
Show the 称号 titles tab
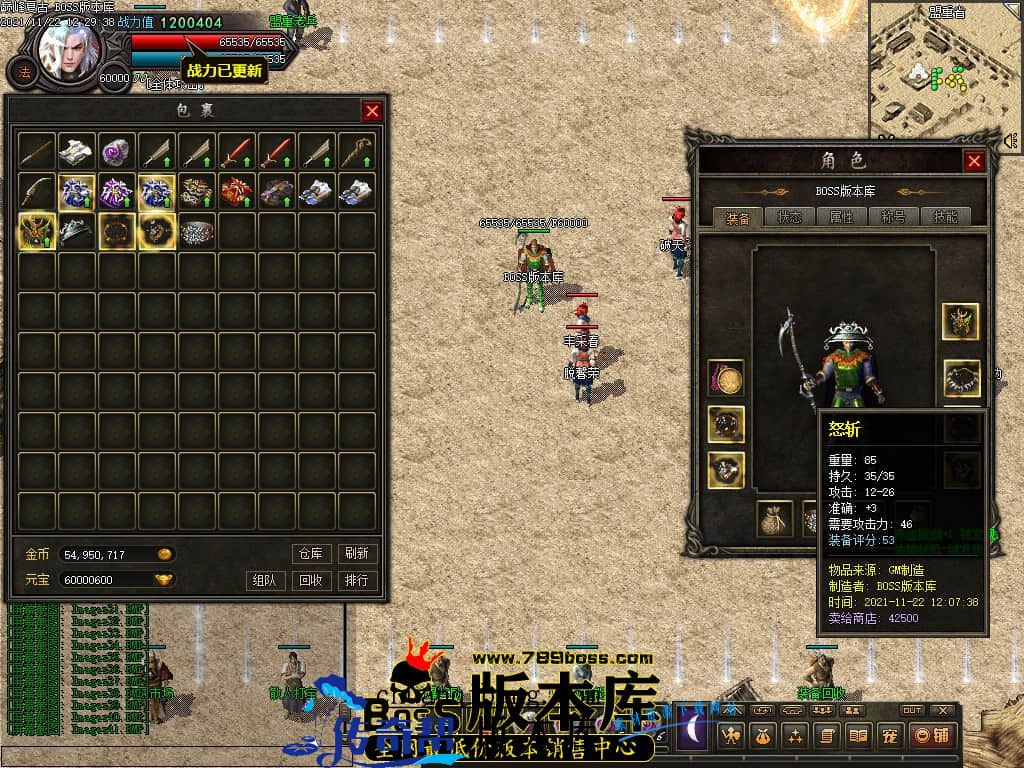pyautogui.click(x=893, y=217)
